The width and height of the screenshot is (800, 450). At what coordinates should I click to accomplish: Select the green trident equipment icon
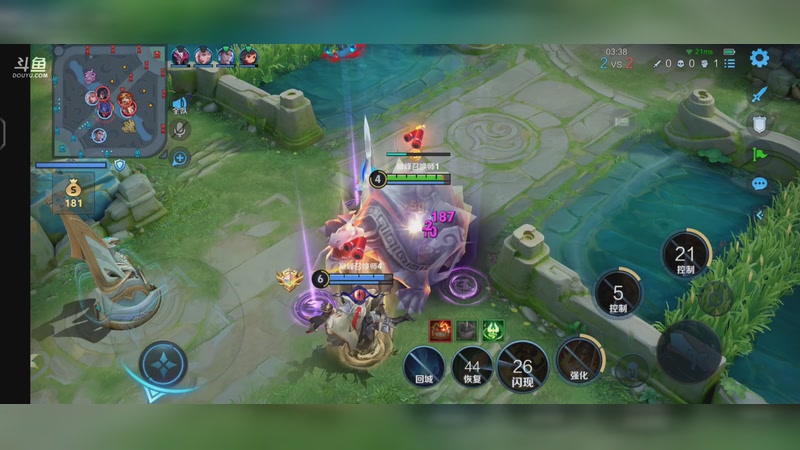[x=493, y=330]
